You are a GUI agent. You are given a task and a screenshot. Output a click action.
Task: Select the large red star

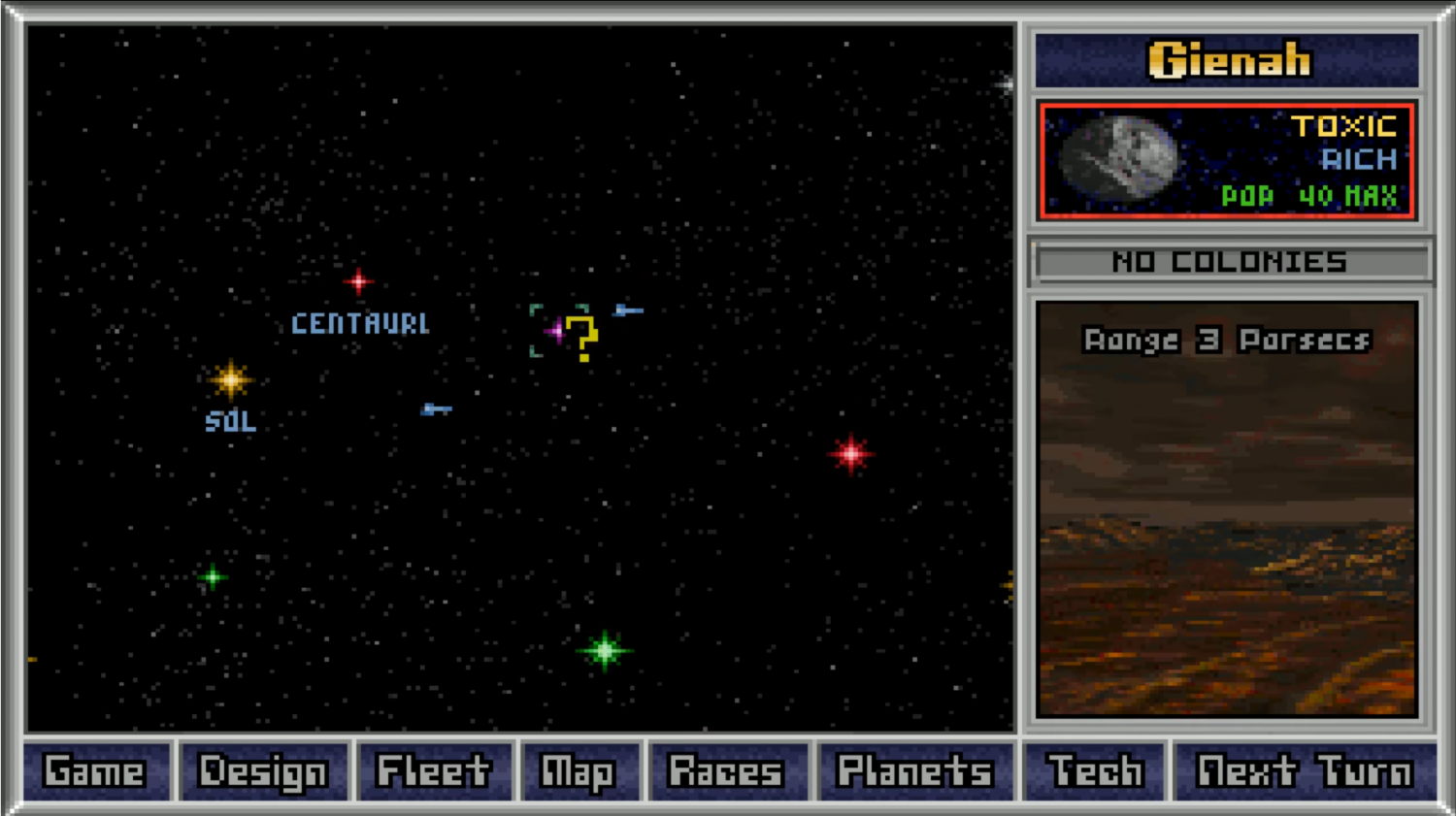point(851,453)
